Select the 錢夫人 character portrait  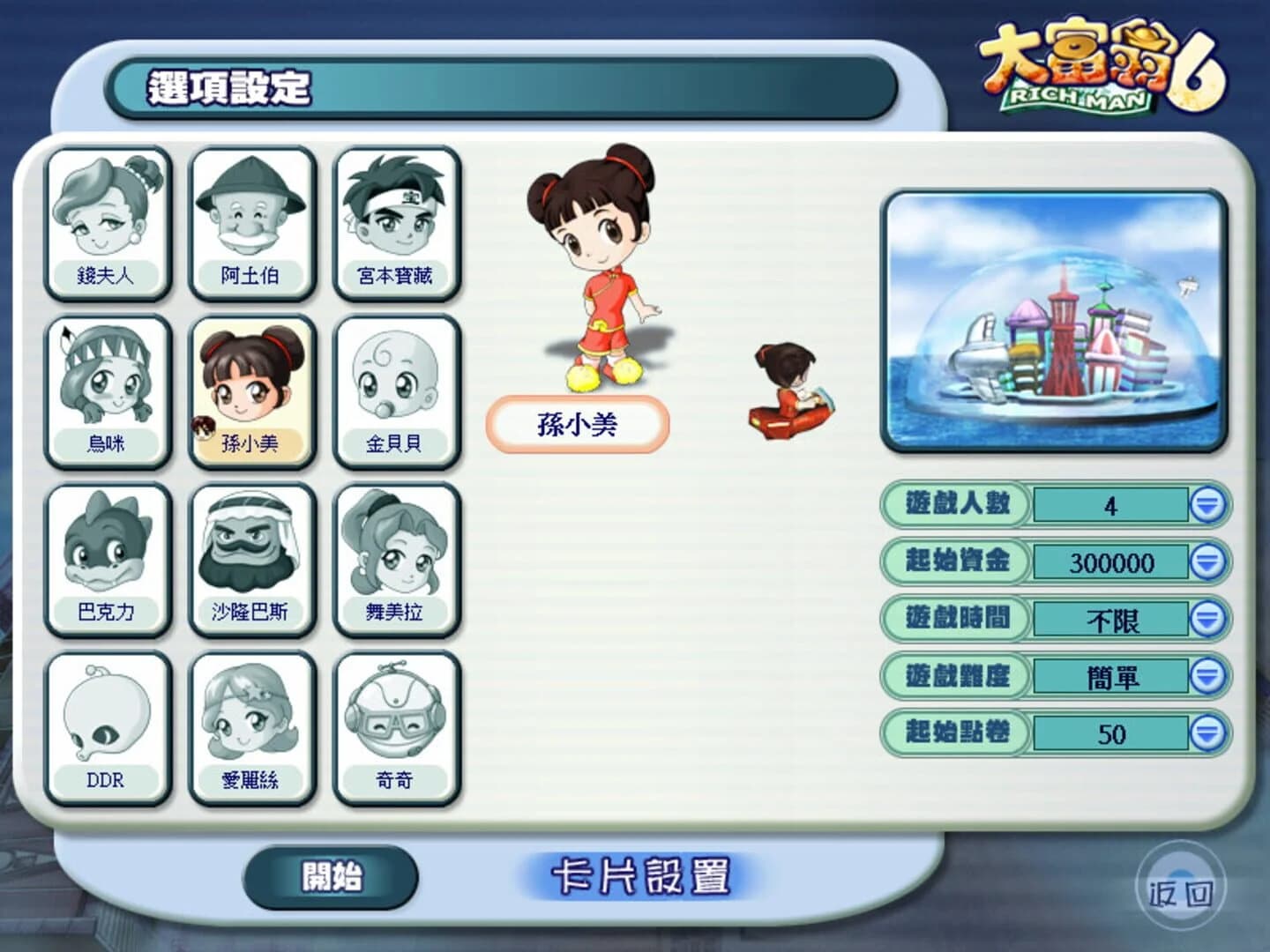click(x=108, y=220)
